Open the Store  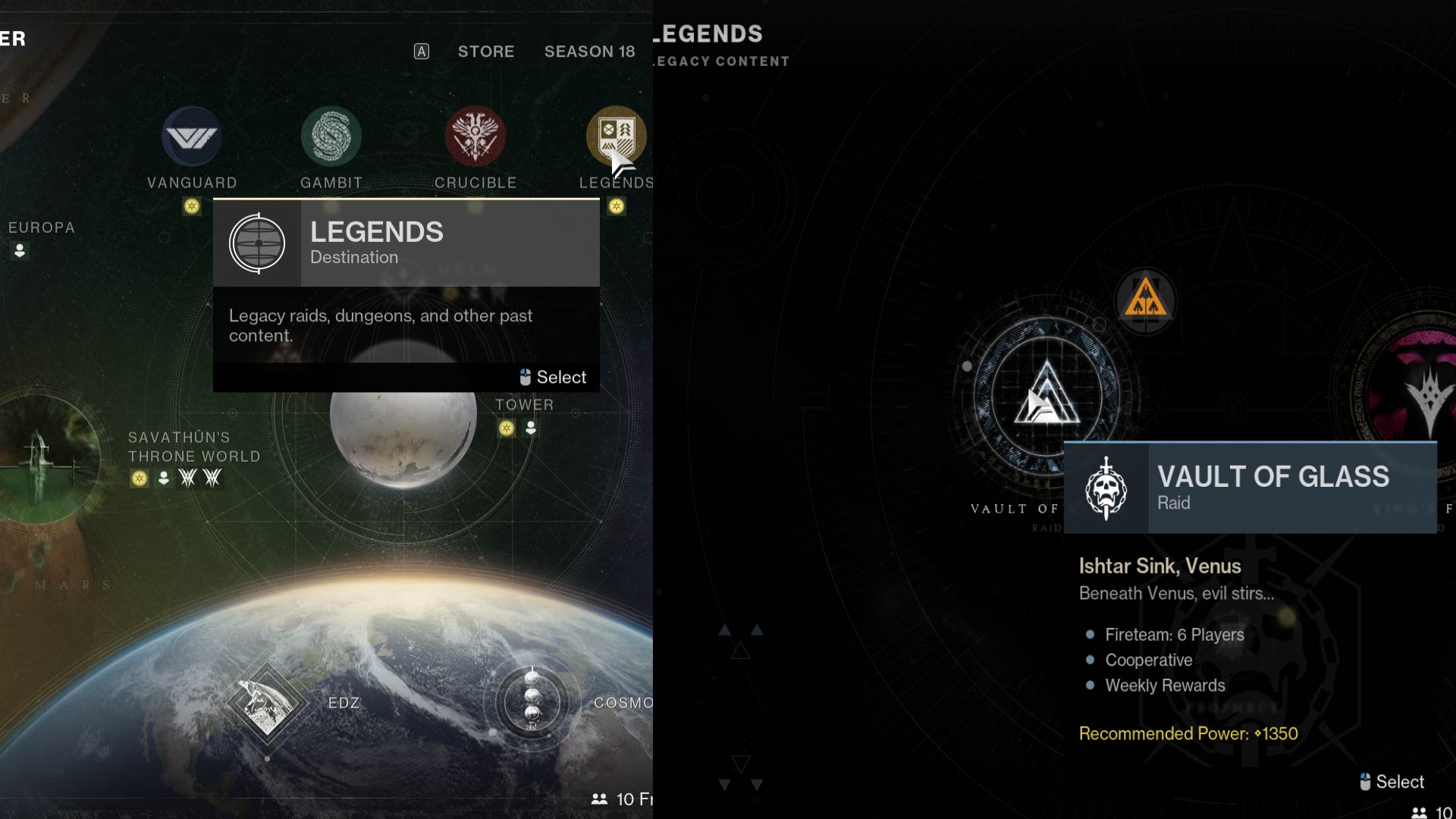pos(485,52)
